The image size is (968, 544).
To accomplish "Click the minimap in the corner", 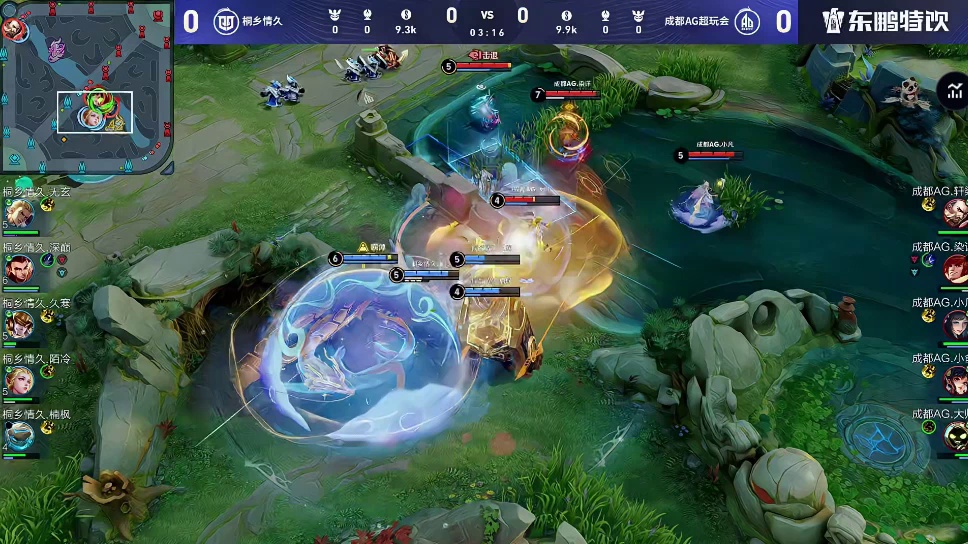I will coord(87,88).
